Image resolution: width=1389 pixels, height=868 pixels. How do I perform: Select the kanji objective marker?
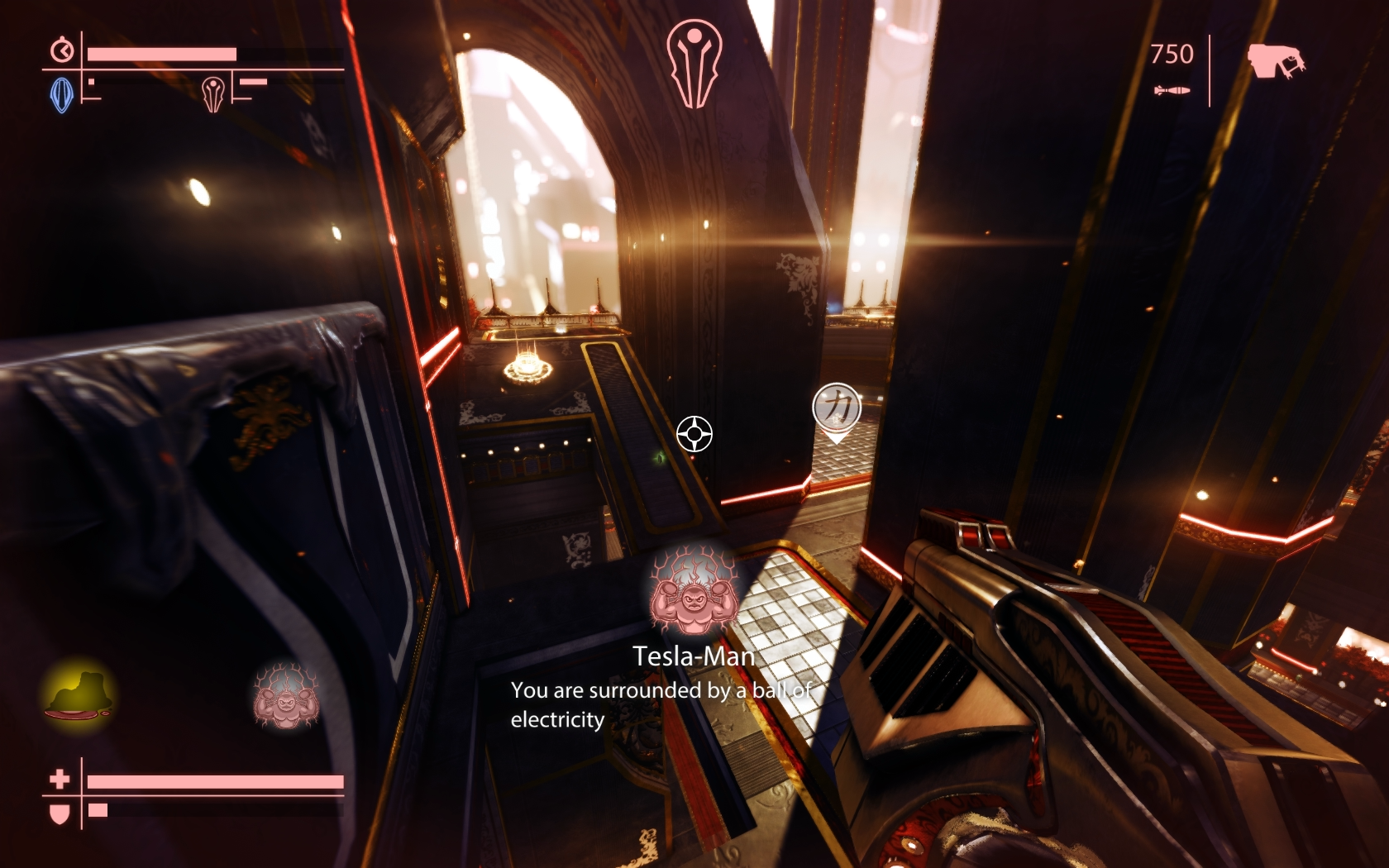pyautogui.click(x=837, y=408)
